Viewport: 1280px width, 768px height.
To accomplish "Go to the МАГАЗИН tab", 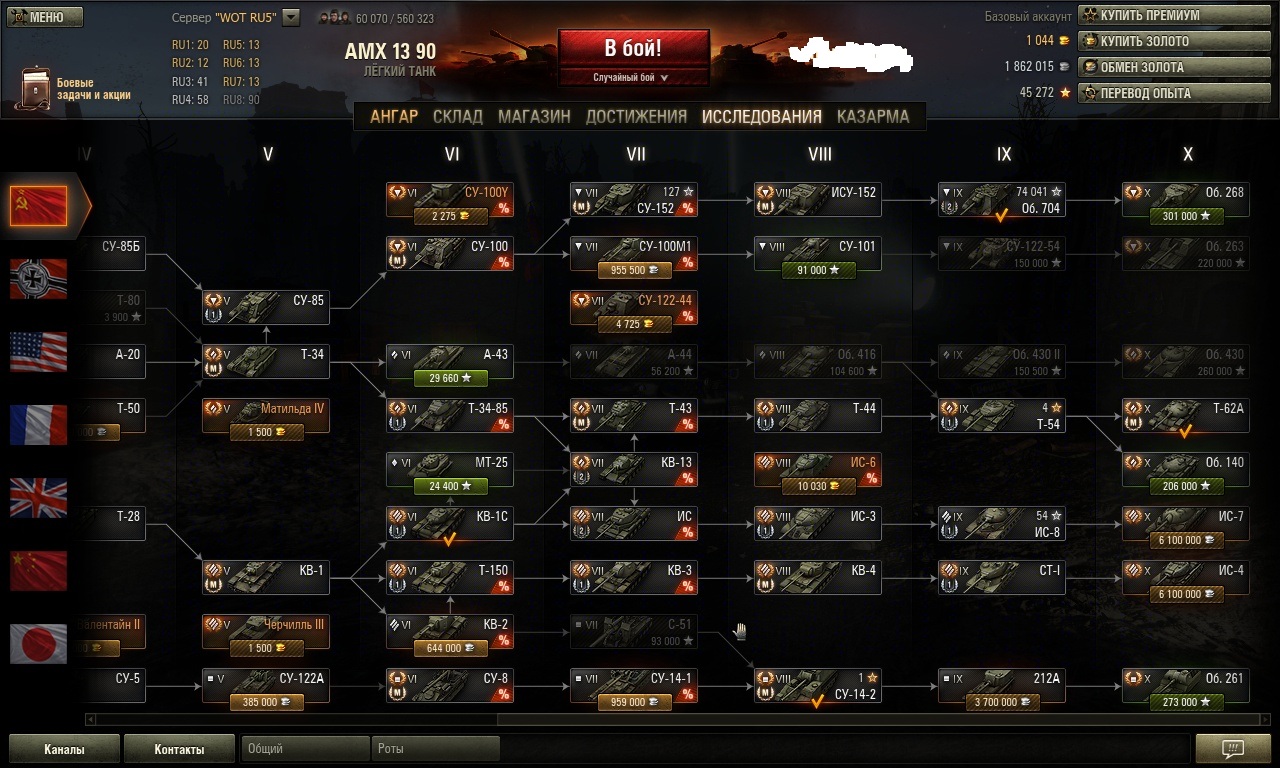I will coord(534,116).
